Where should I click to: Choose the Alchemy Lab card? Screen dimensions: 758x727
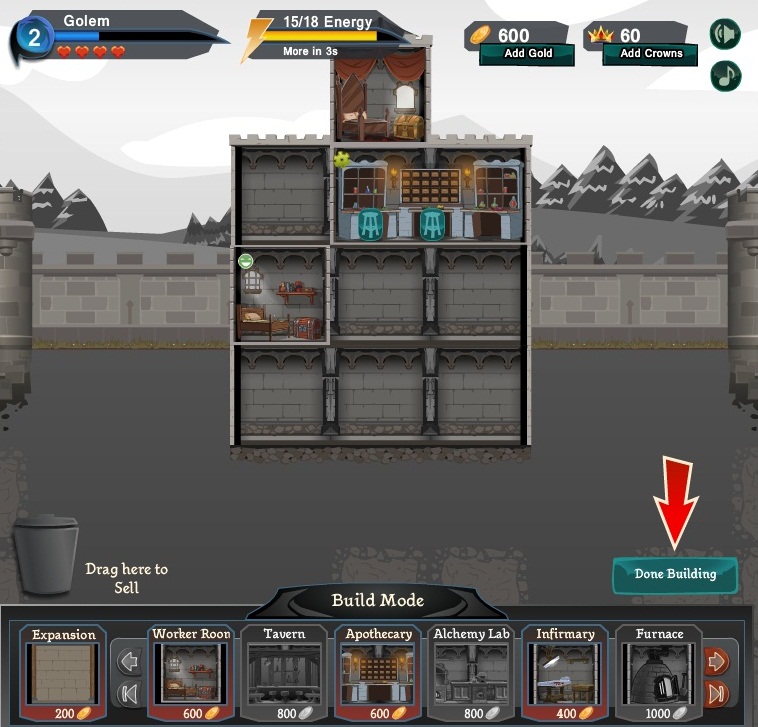pos(471,670)
